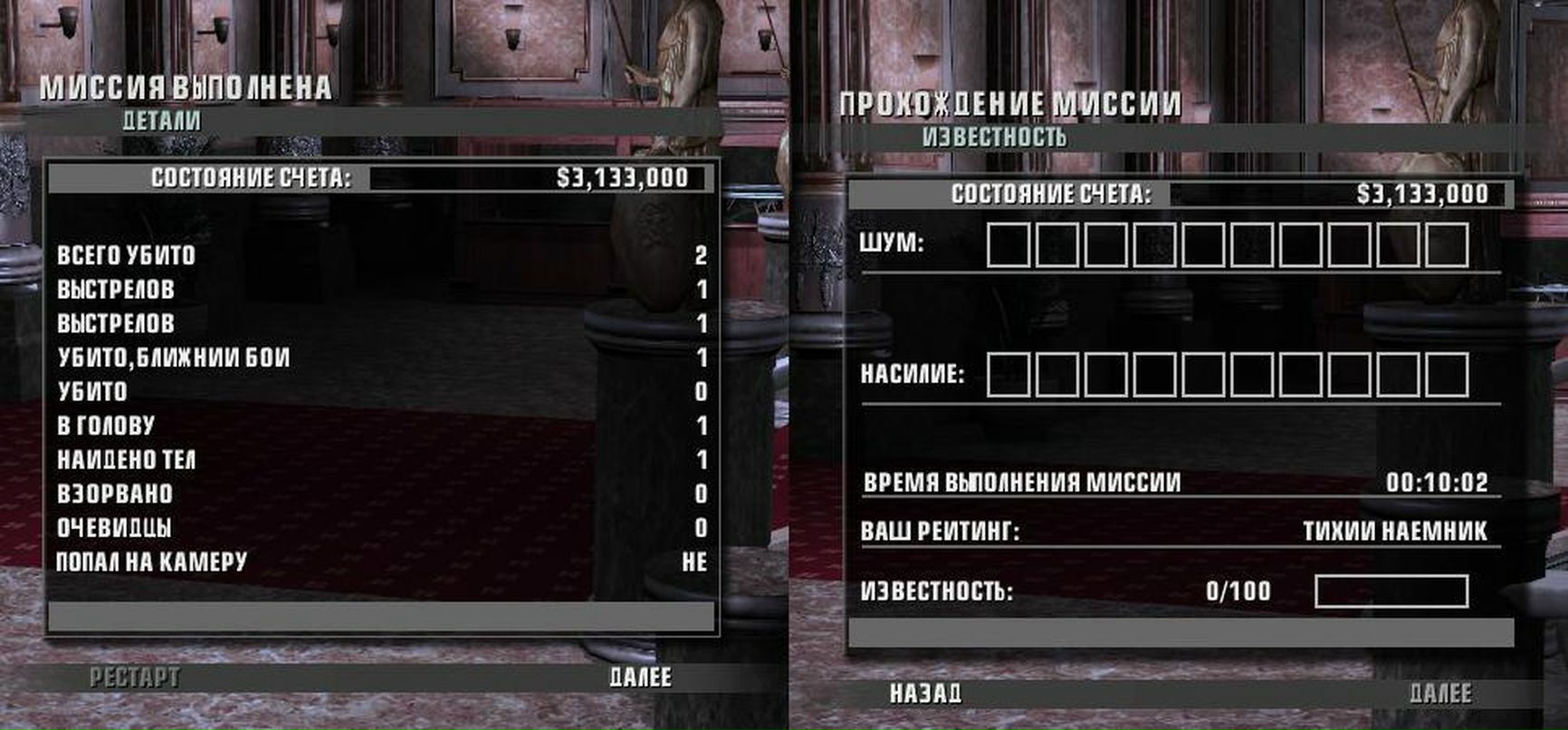Select Далее beside the Назад button
This screenshot has height=730, width=1568.
click(x=1440, y=694)
